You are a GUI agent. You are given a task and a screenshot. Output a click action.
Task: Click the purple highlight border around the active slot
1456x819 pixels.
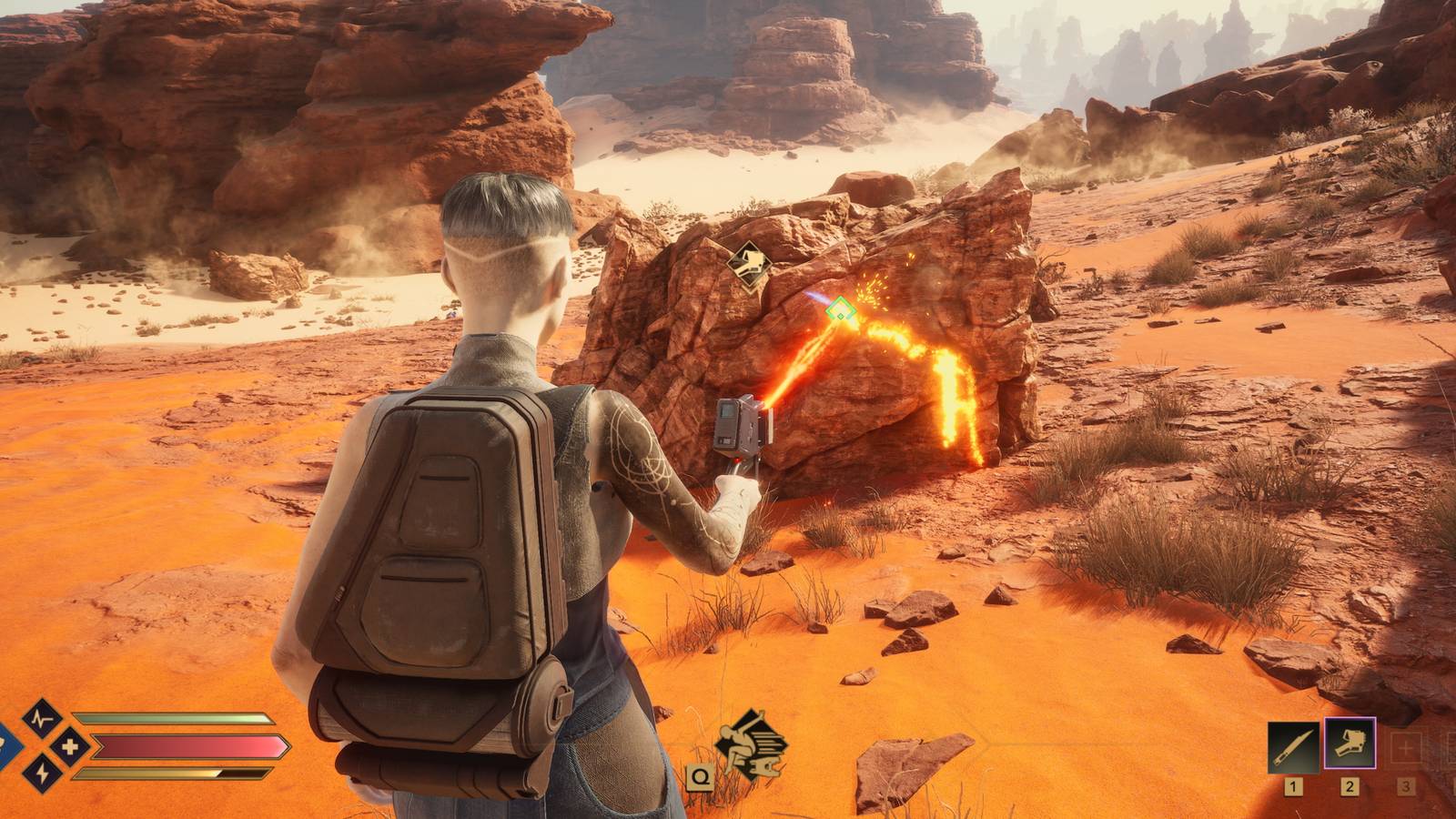tap(1350, 718)
